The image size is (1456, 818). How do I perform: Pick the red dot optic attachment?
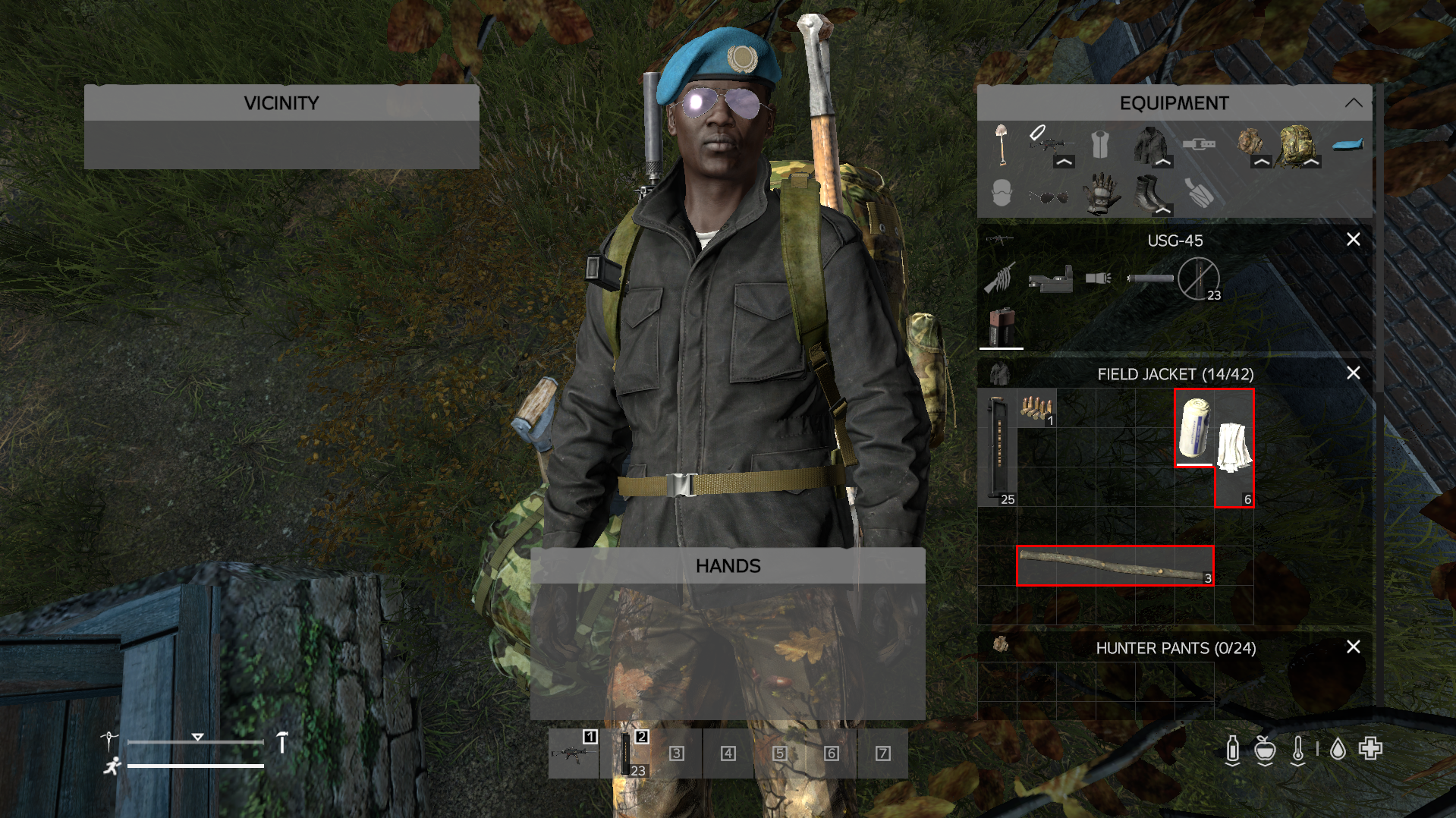tap(1051, 281)
